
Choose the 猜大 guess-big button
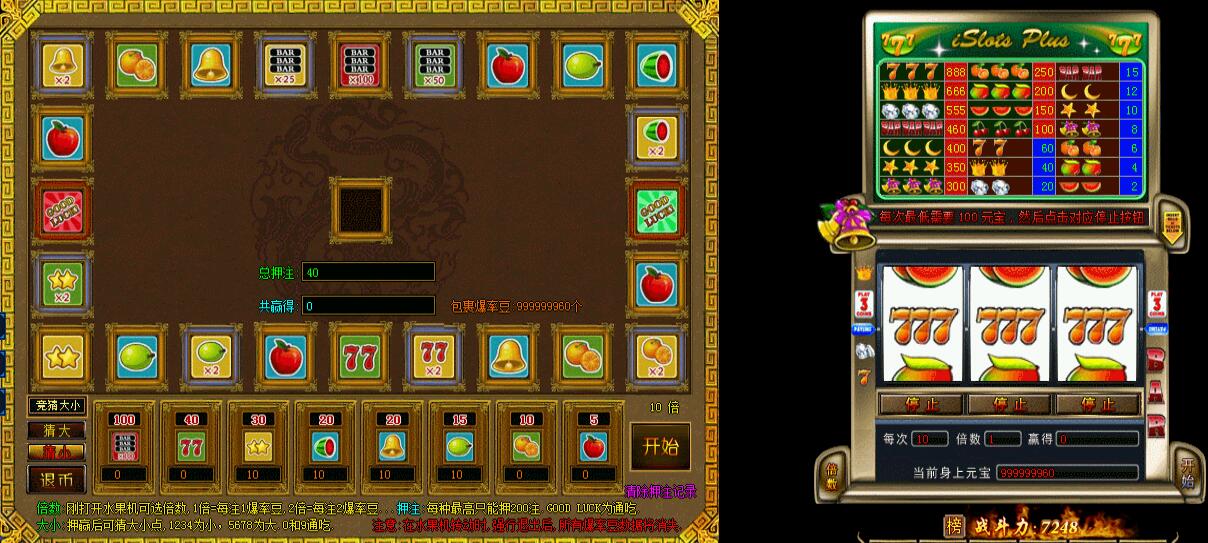[57, 430]
